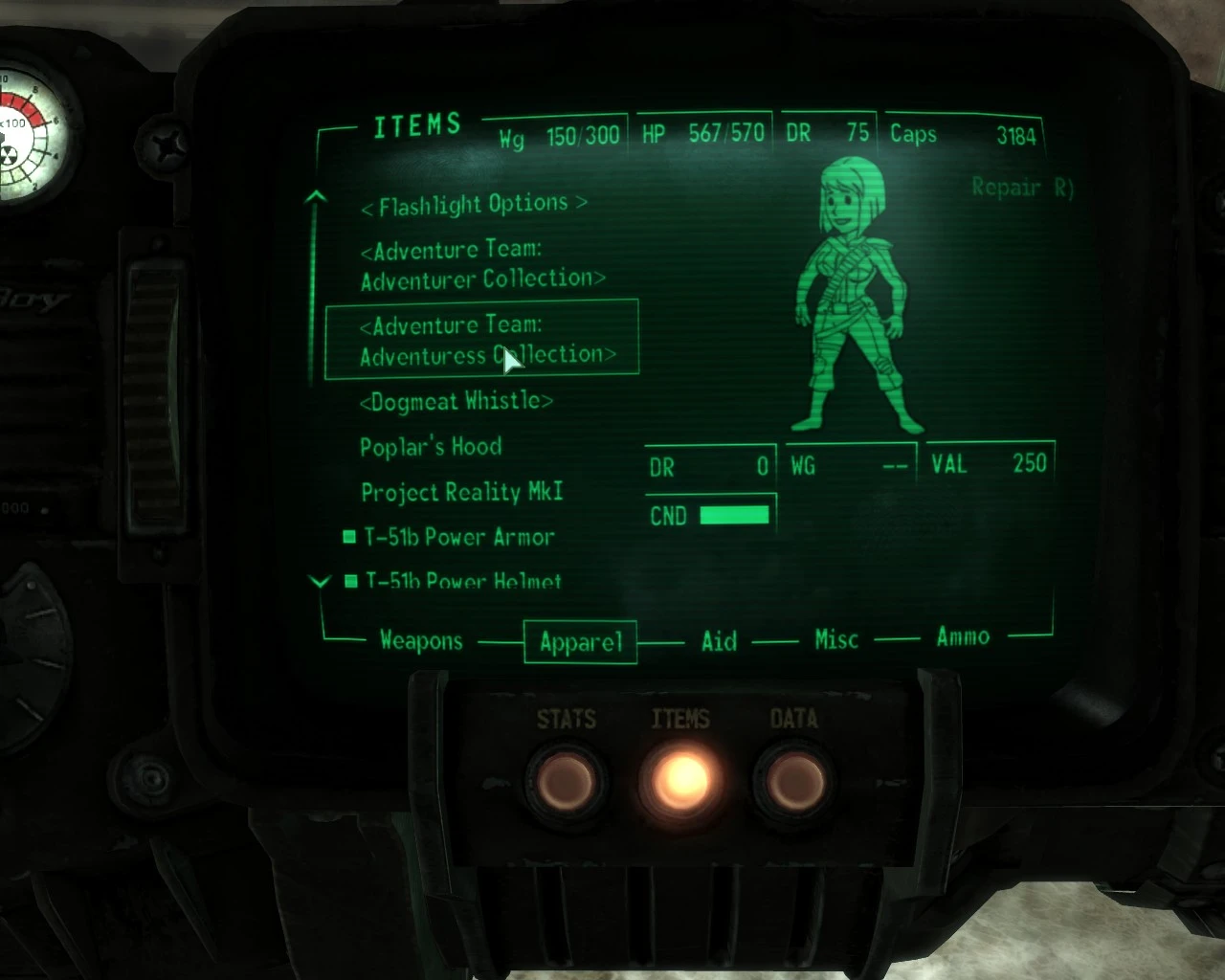Switch to the Weapons tab
1225x980 pixels.
(421, 640)
